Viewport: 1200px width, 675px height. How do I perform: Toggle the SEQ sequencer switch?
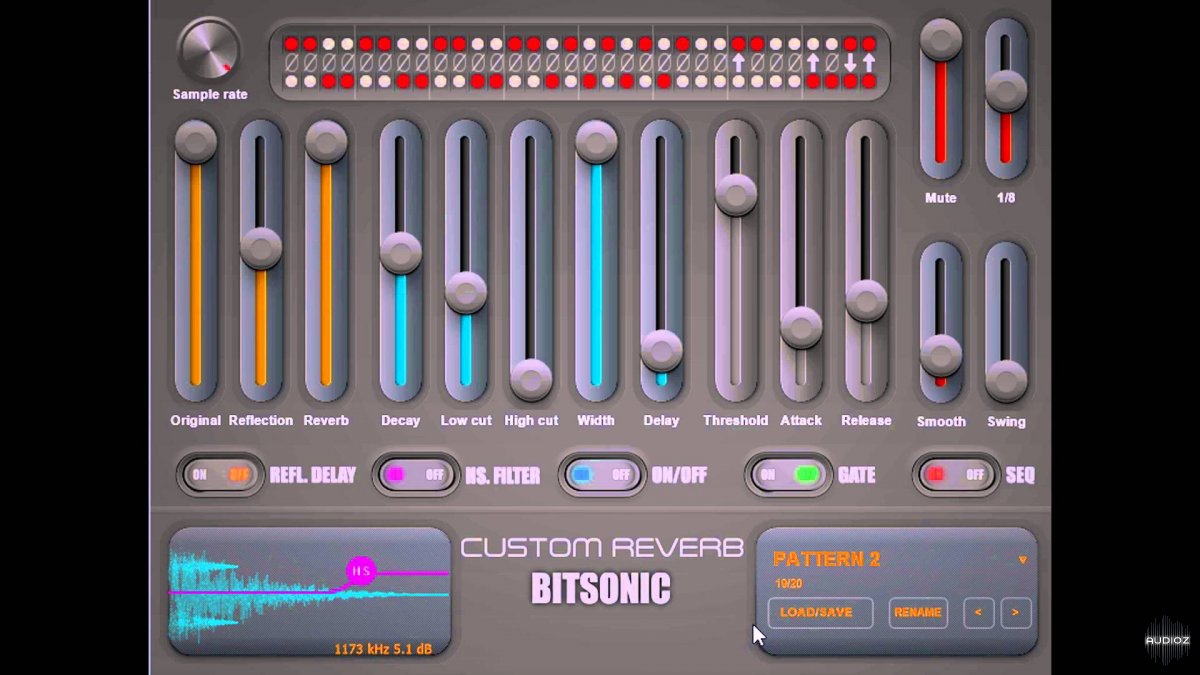[955, 475]
